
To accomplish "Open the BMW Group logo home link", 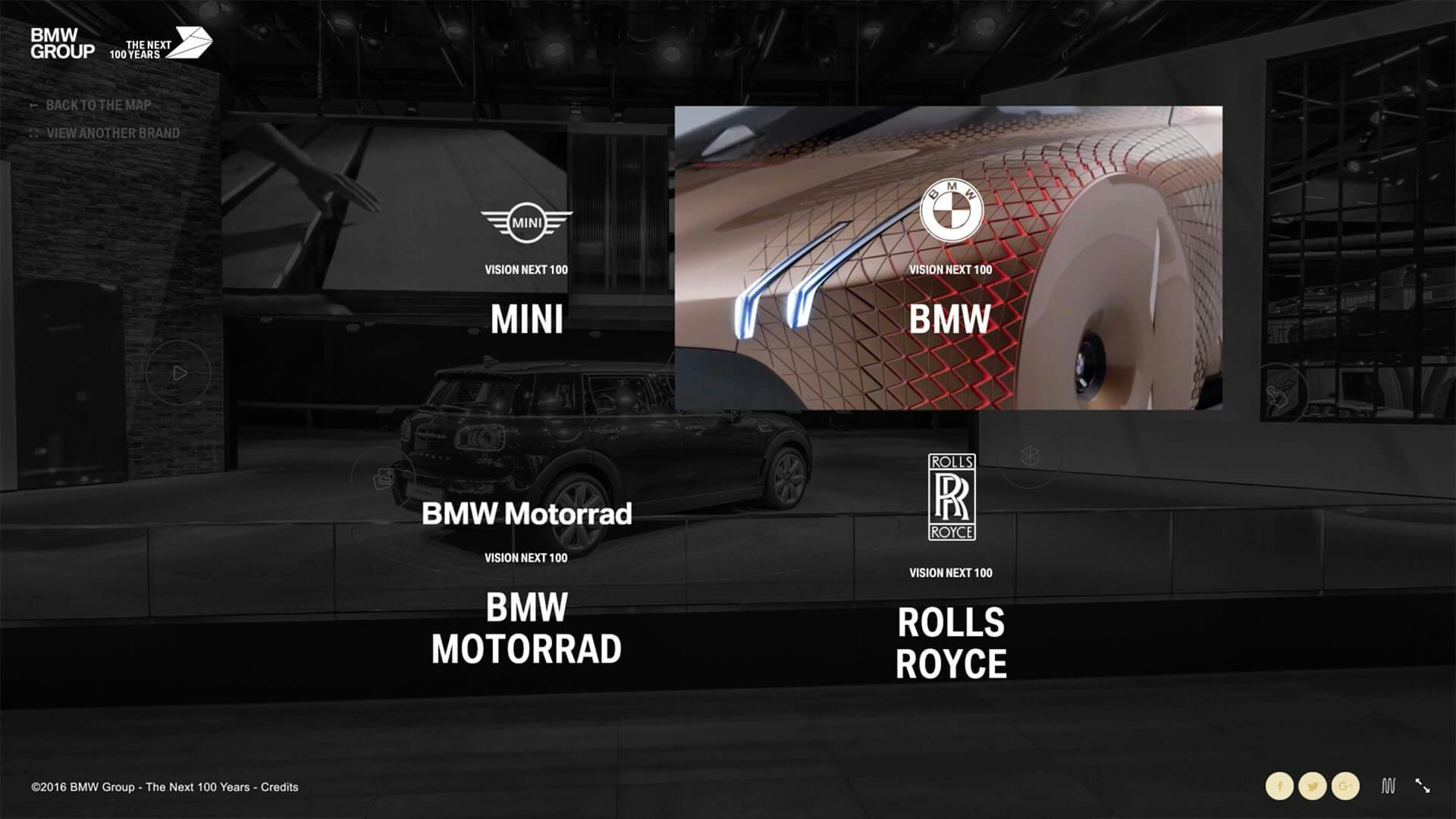I will 62,44.
